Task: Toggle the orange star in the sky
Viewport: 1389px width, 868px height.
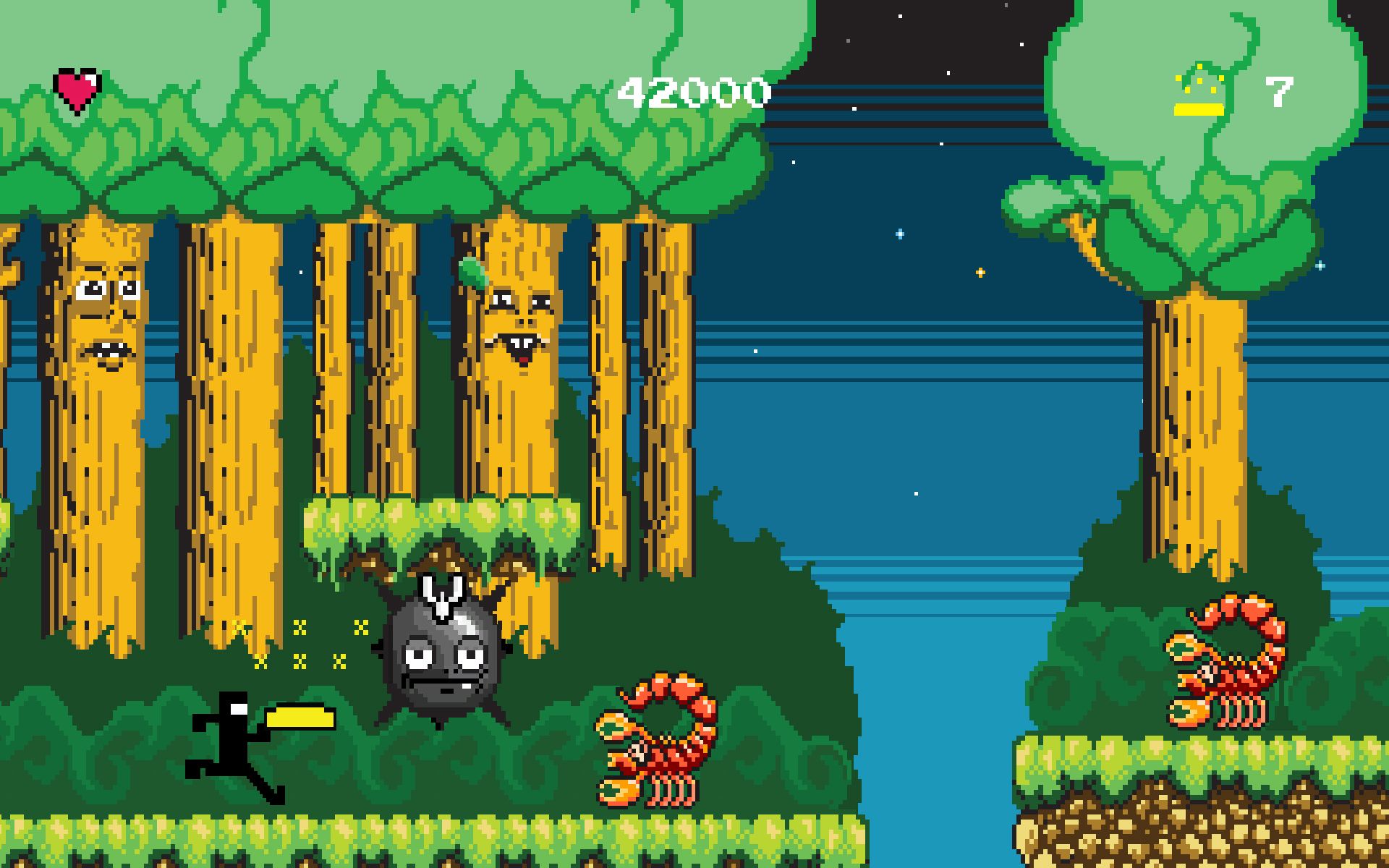Action: tap(979, 273)
